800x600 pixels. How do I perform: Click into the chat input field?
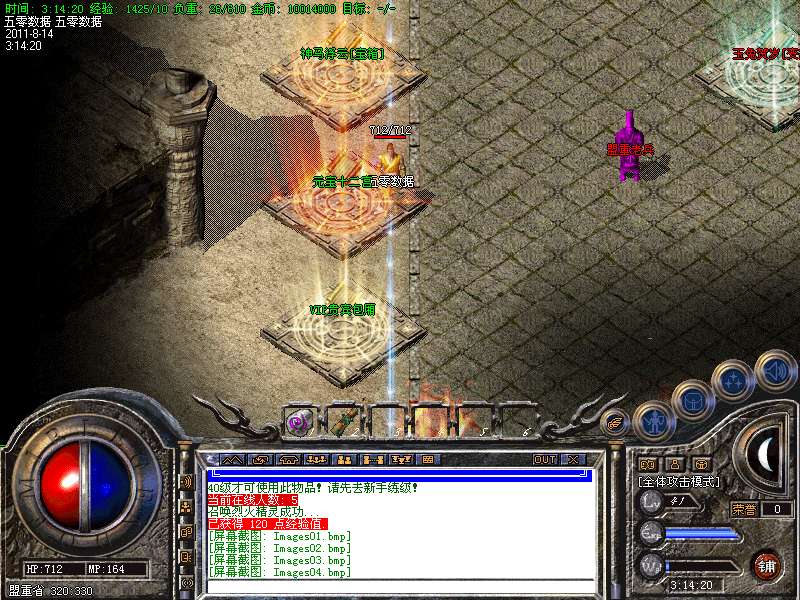click(x=400, y=586)
